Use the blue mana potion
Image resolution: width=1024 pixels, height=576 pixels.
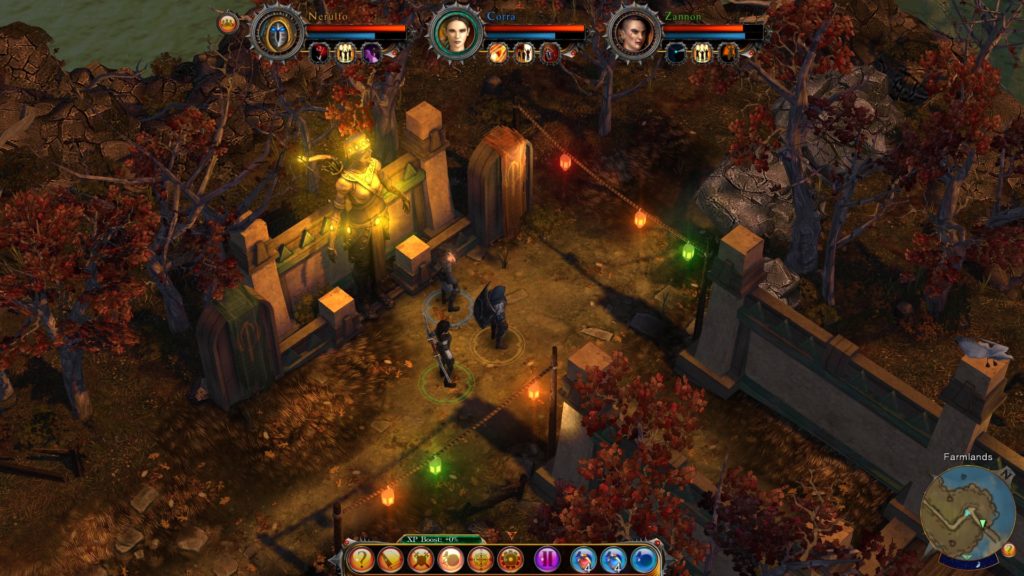click(613, 559)
